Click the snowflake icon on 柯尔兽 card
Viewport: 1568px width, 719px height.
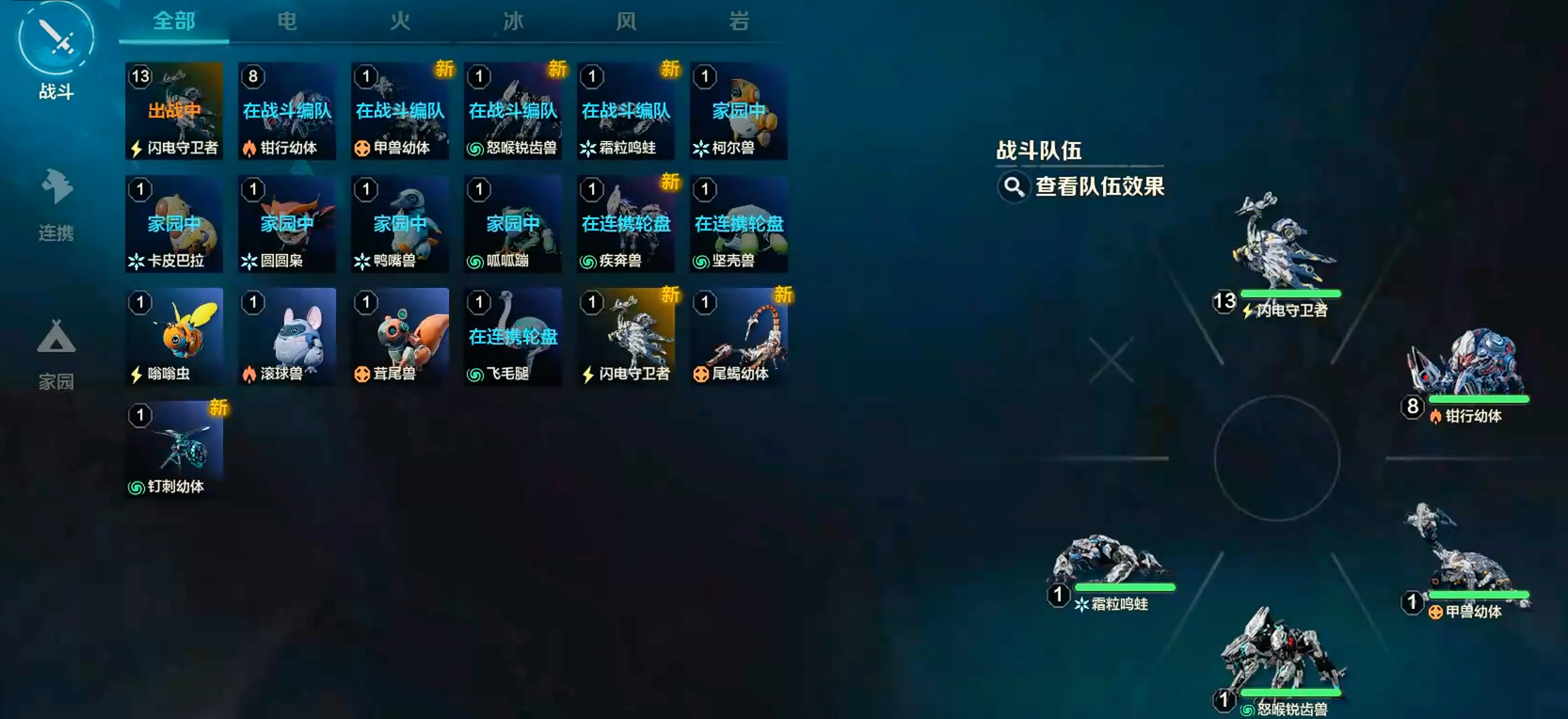click(x=700, y=148)
